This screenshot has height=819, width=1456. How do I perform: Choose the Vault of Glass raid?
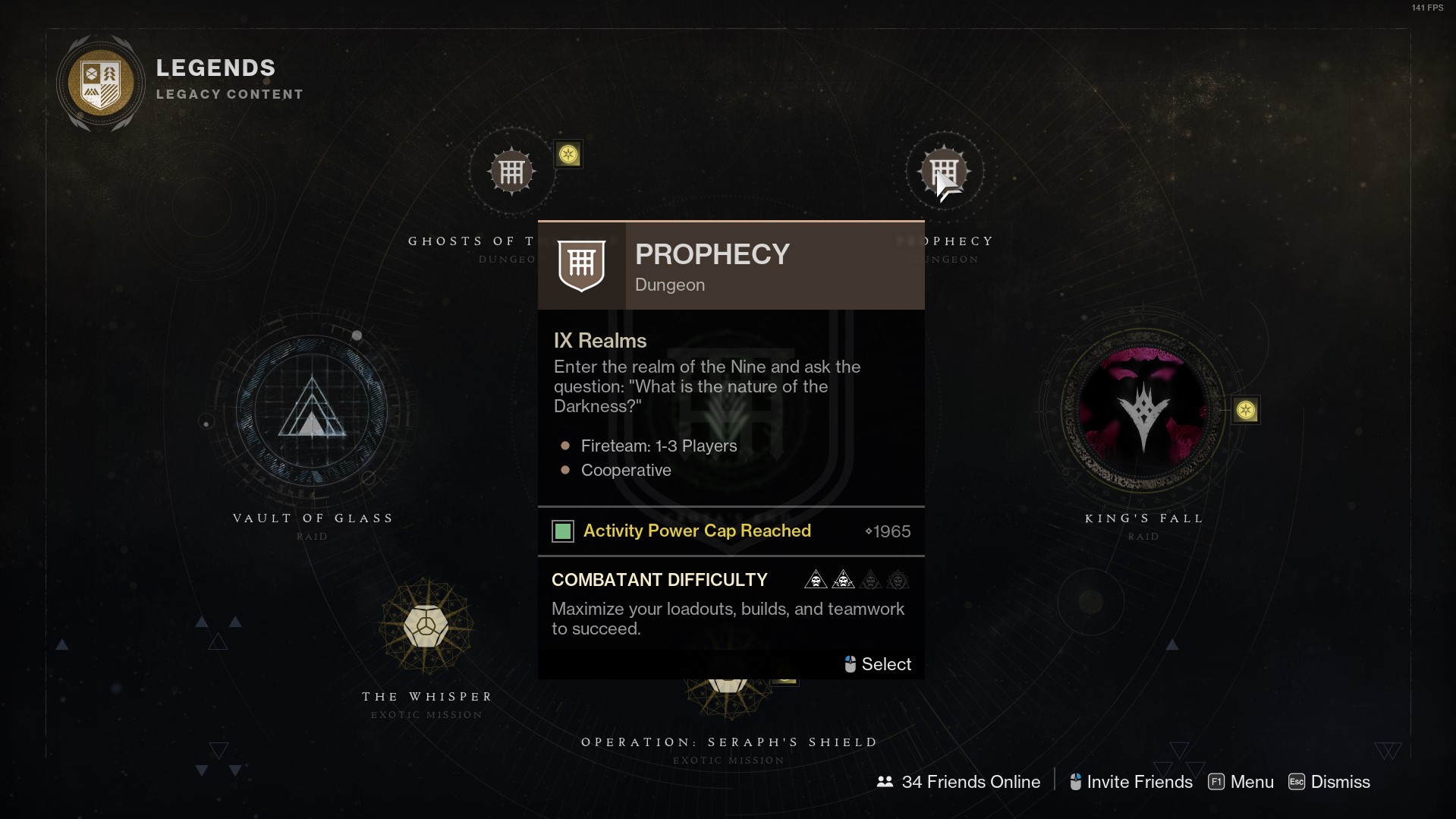[x=312, y=411]
